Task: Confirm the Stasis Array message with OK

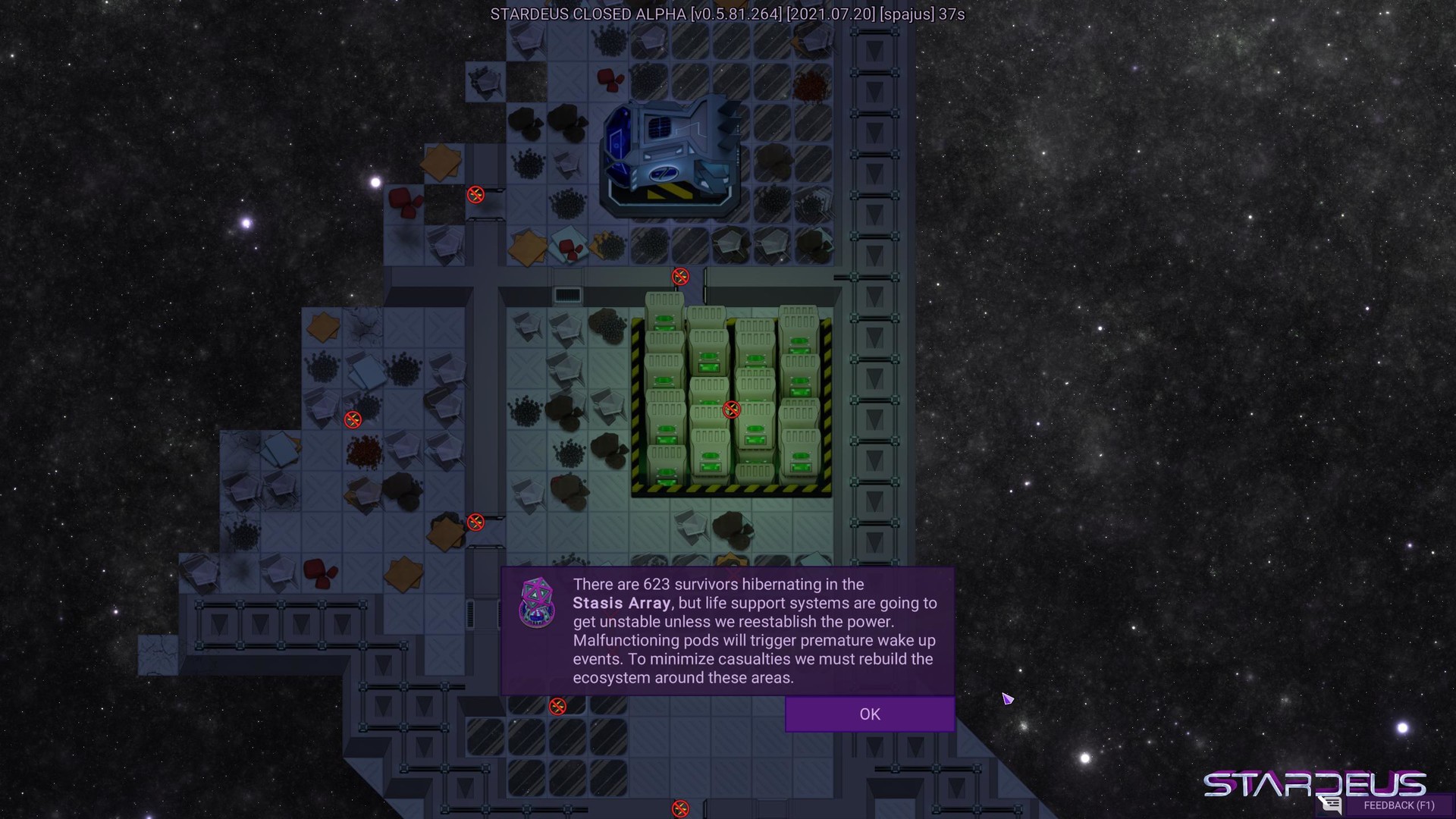Action: pos(869,714)
